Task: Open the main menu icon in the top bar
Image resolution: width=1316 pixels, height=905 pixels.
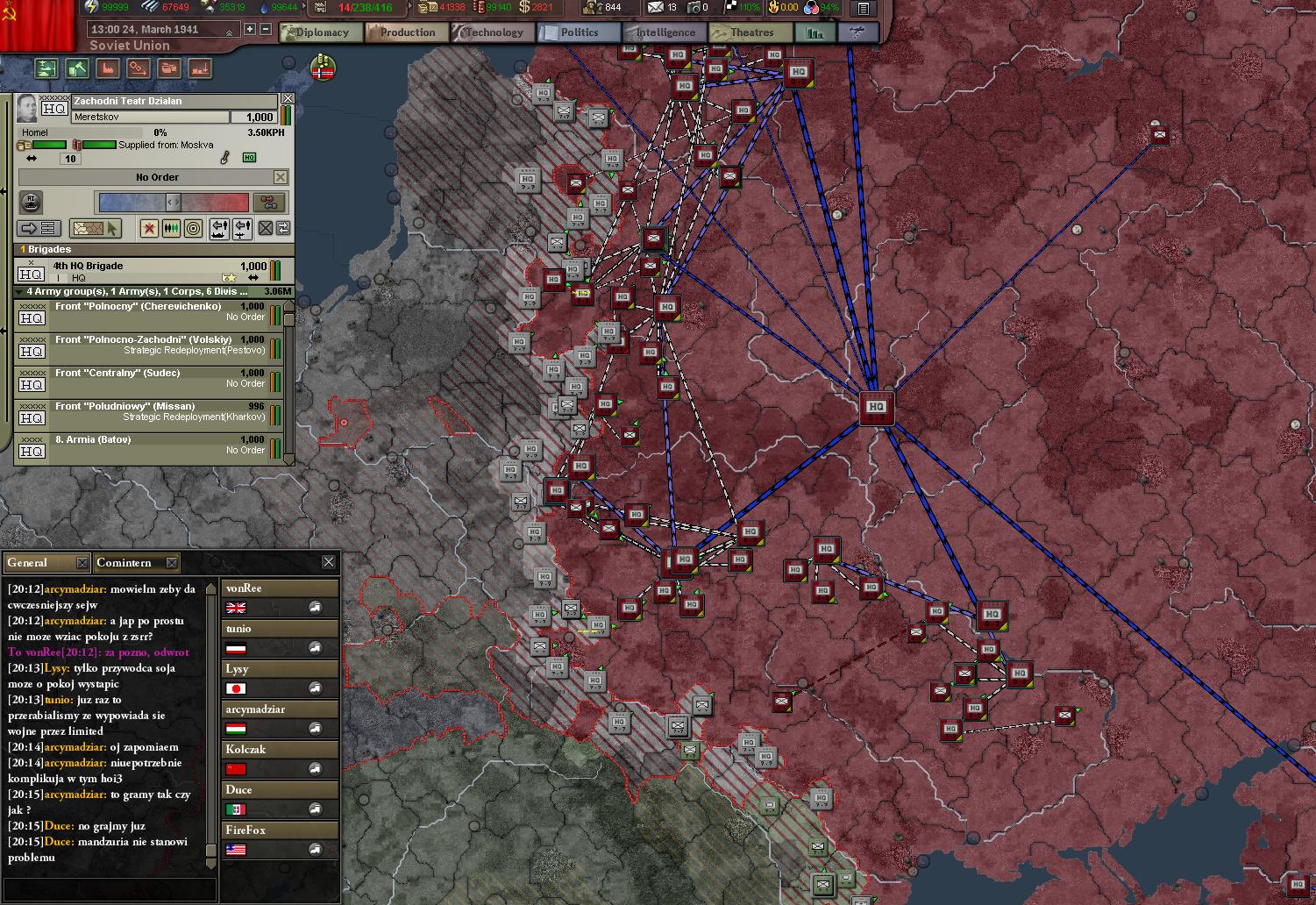Action: tap(864, 9)
